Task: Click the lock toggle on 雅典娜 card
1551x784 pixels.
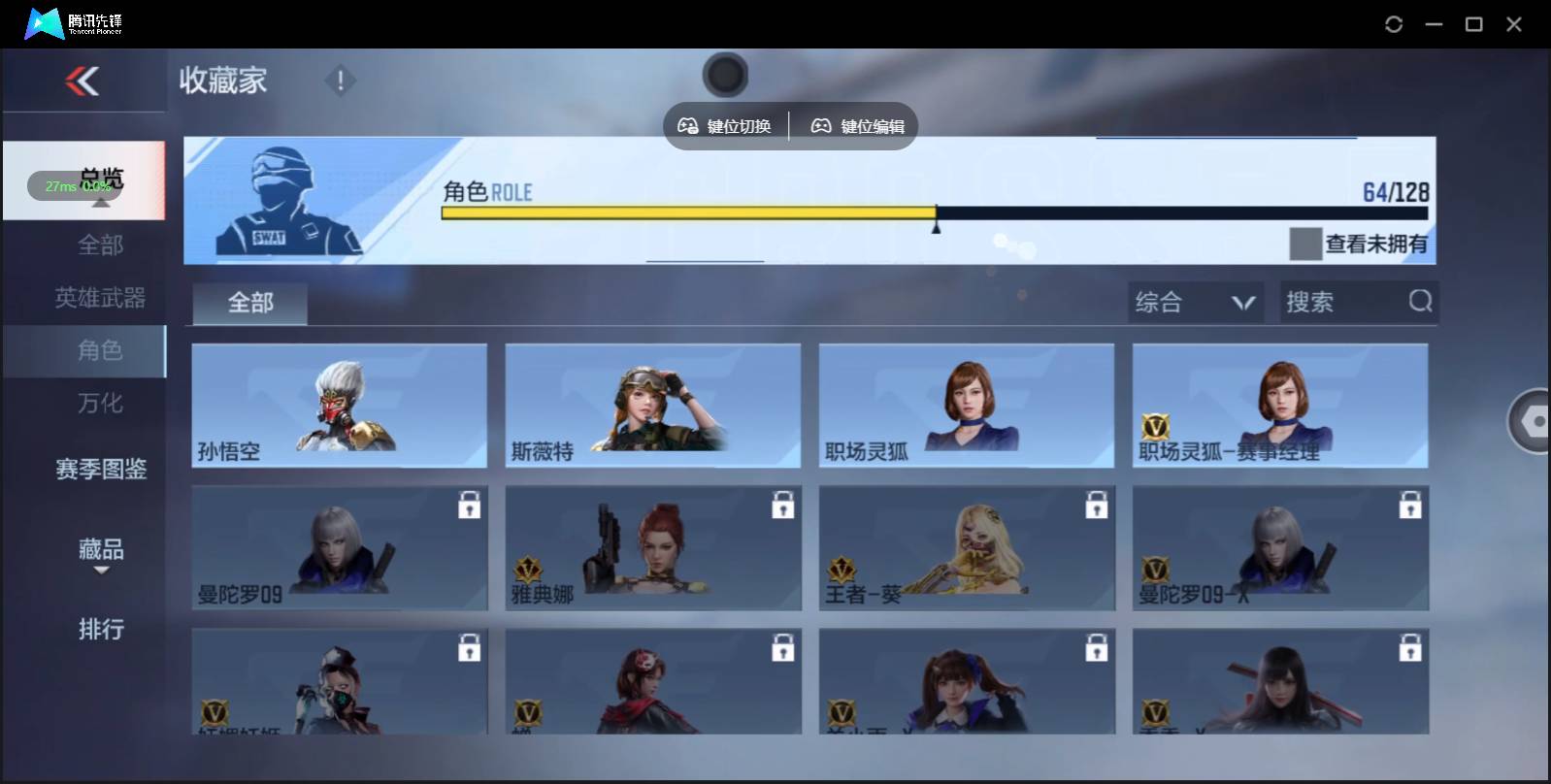Action: tap(784, 504)
